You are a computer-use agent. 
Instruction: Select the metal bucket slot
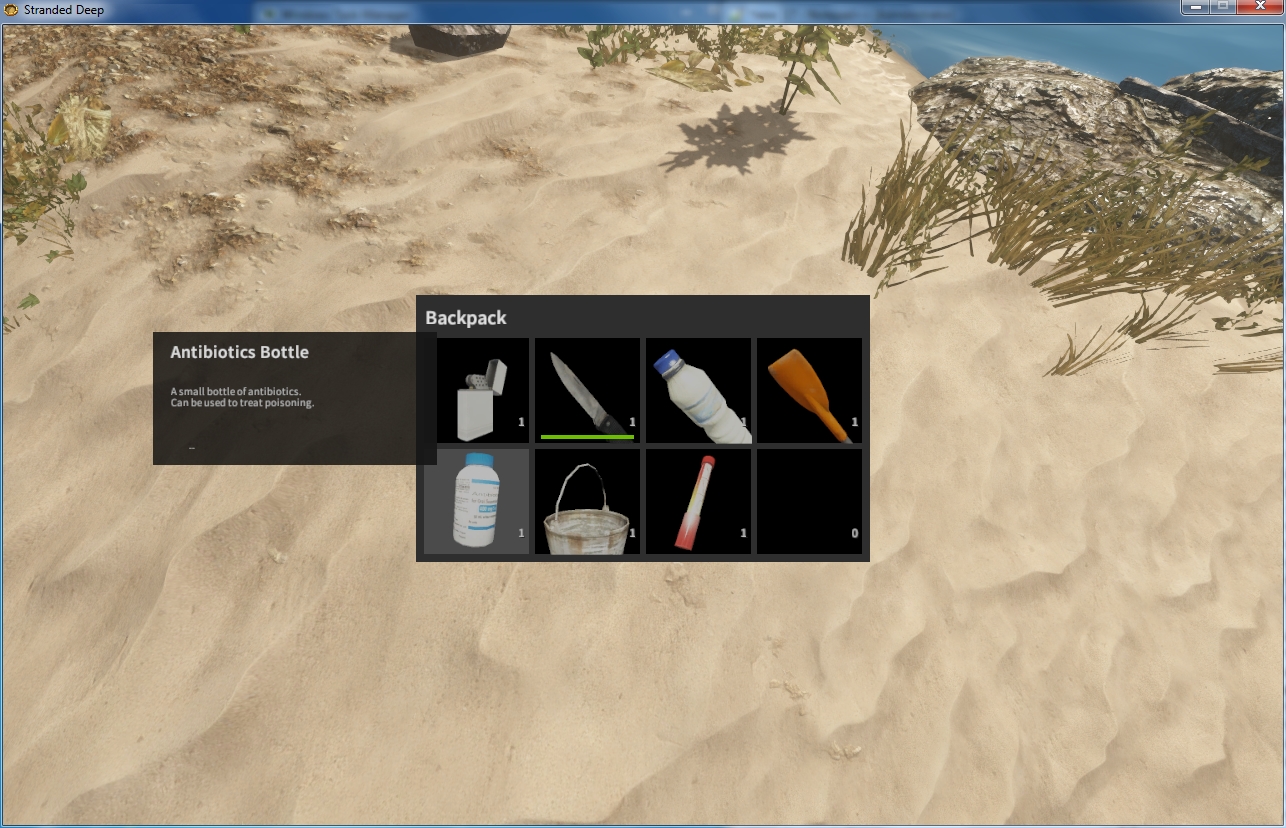pos(587,501)
